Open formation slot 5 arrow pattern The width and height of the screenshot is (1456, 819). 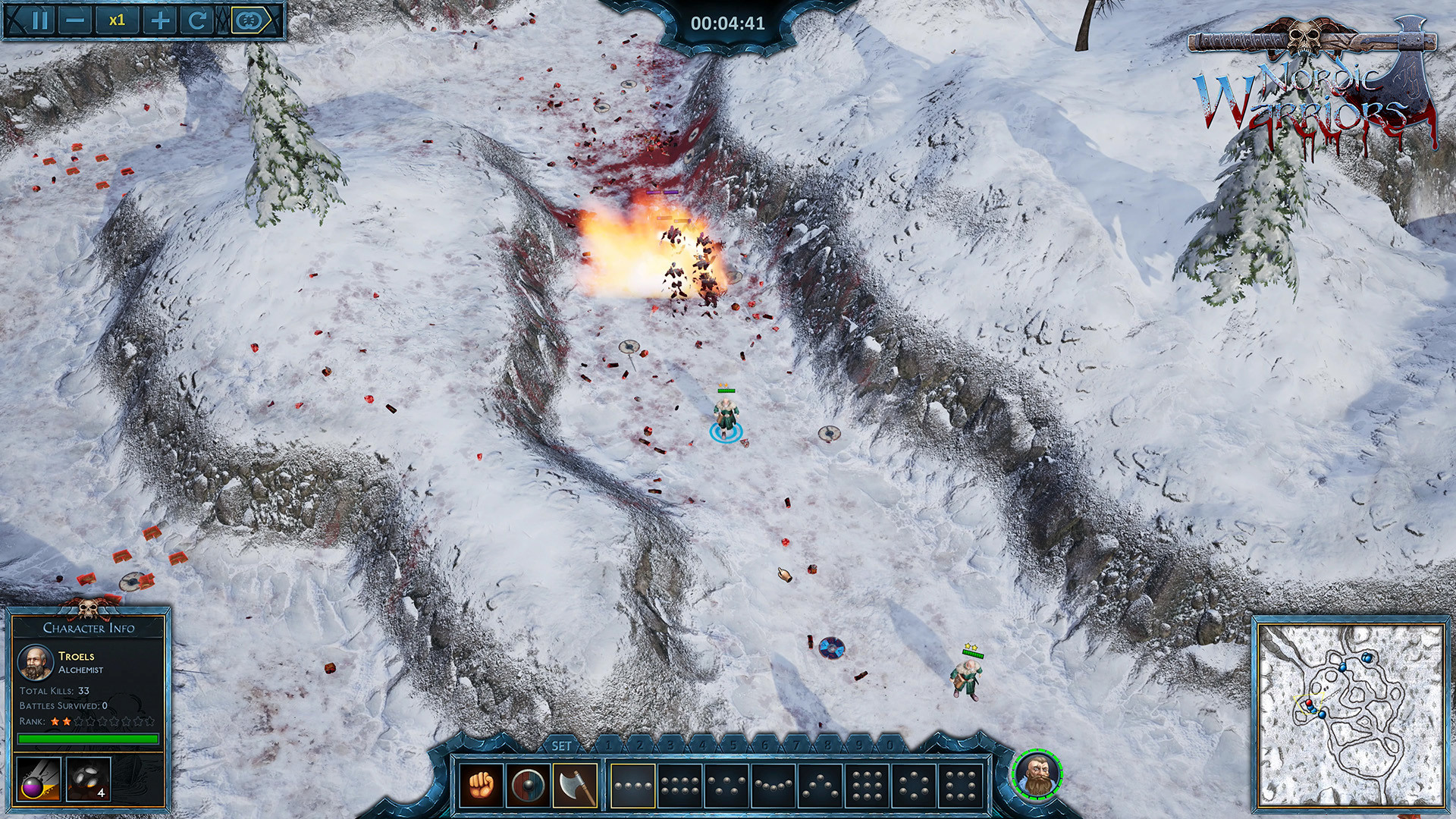[818, 785]
